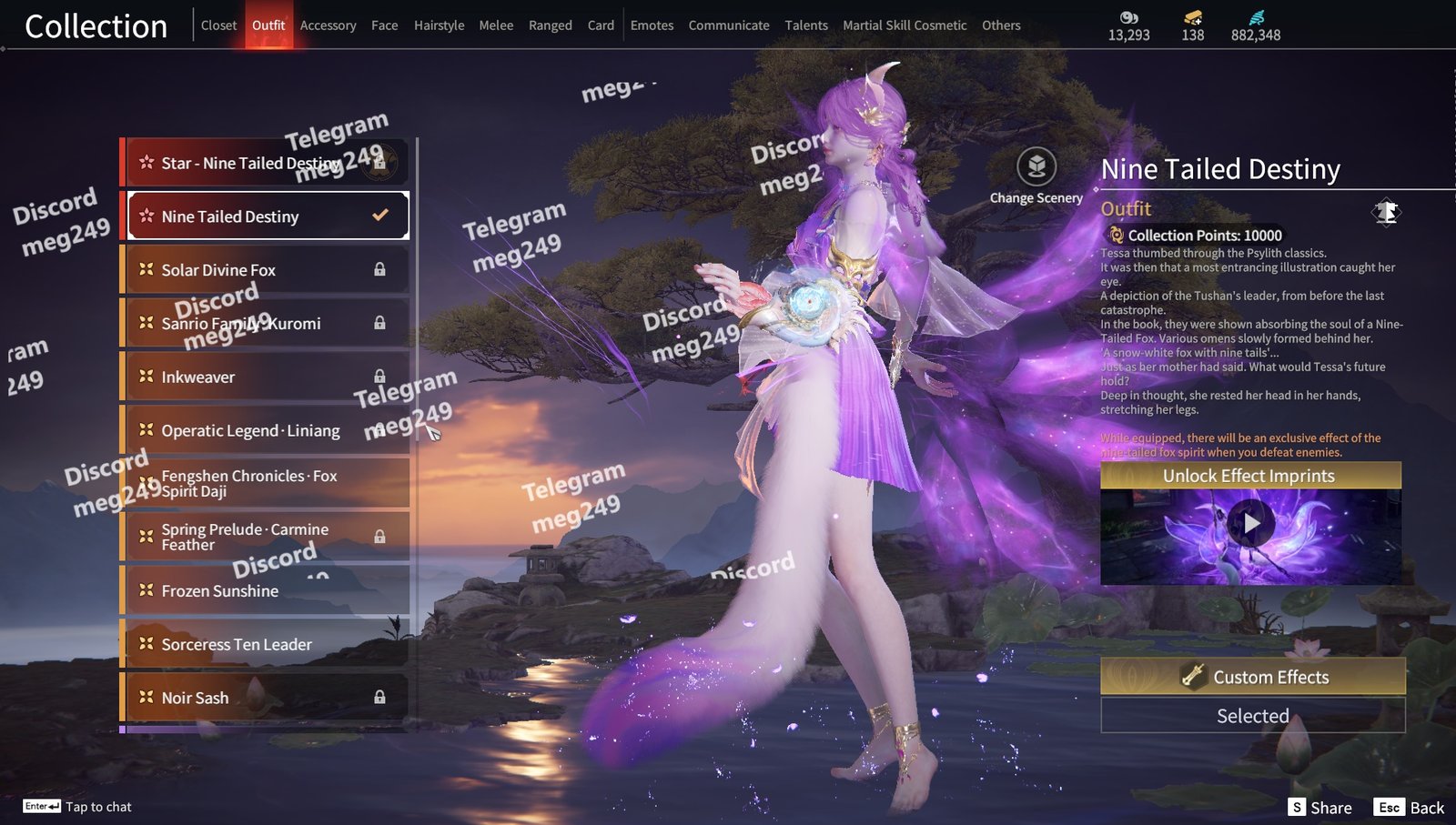Viewport: 1456px width, 825px height.
Task: Select the Hairstyle category
Action: tap(439, 25)
